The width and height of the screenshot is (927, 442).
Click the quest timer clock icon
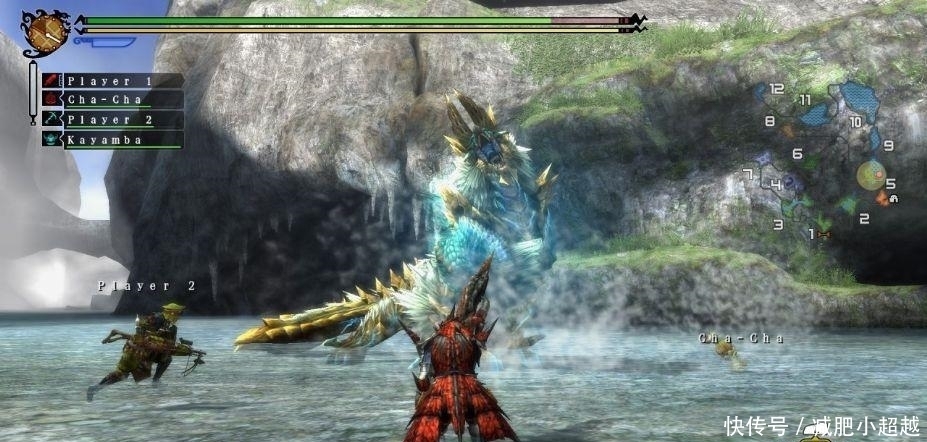(45, 32)
